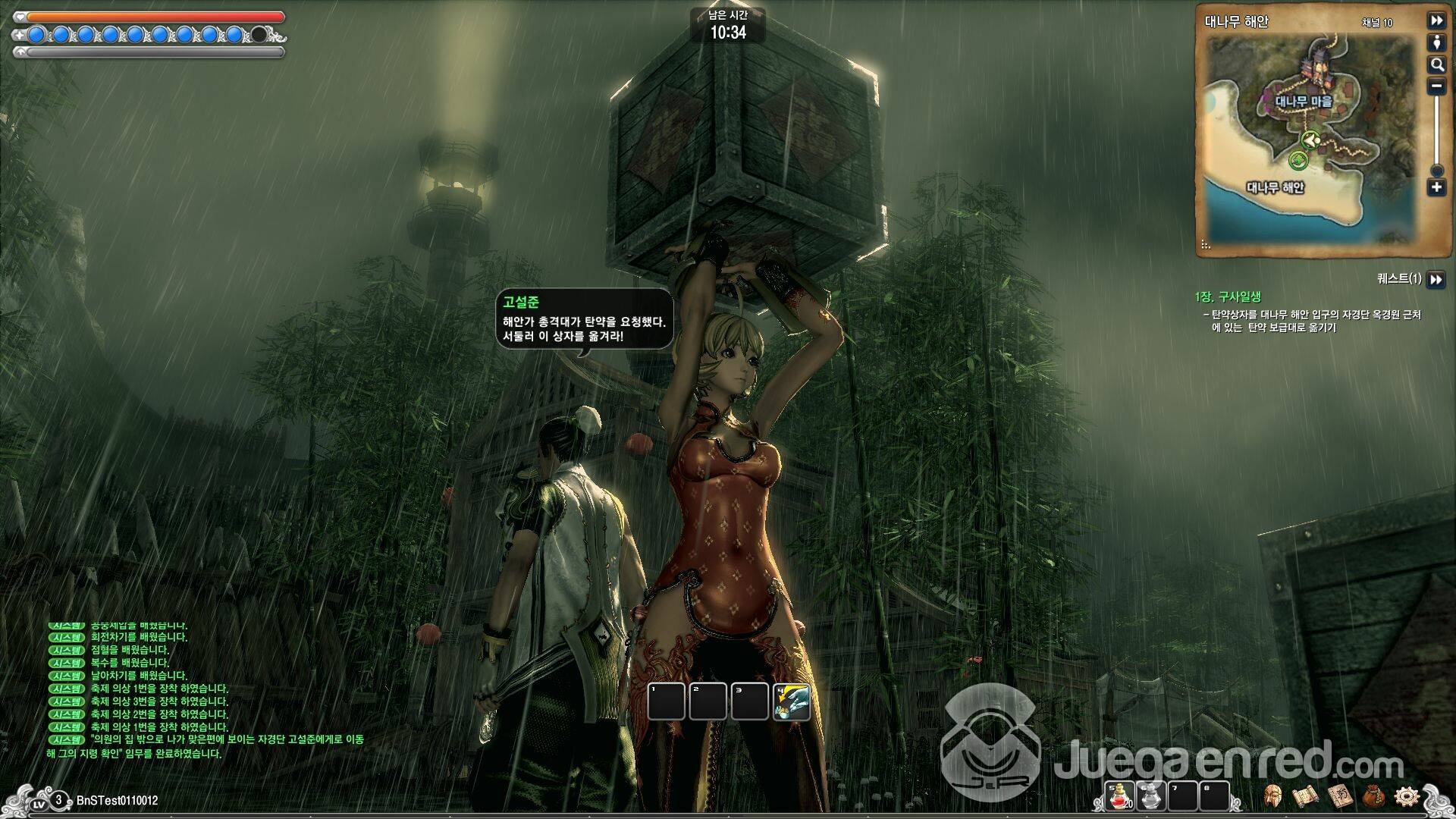Click the minimap zoom slider handle
The width and height of the screenshot is (1456, 819).
[x=1436, y=171]
